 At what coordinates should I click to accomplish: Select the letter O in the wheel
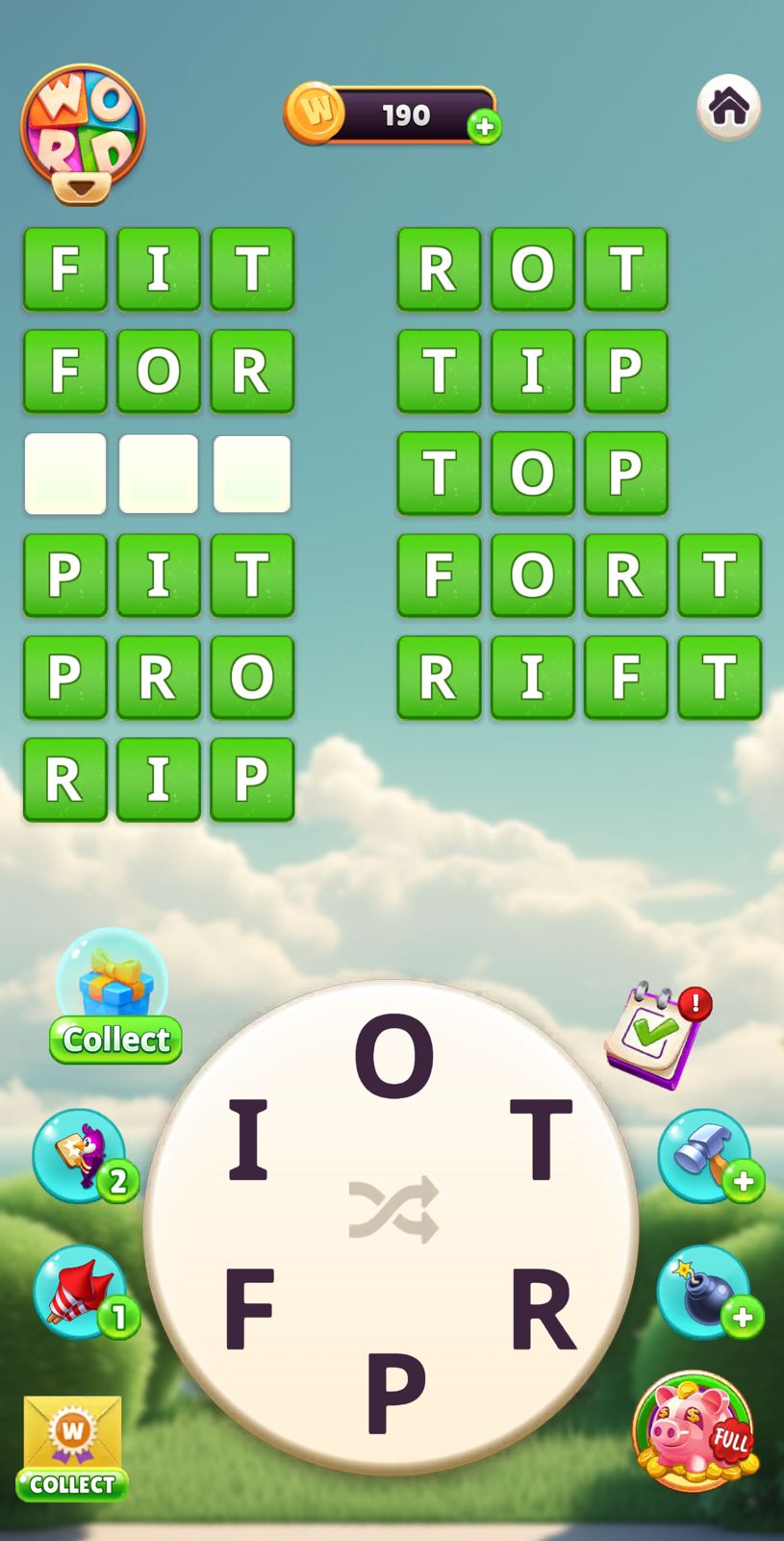coord(393,1056)
